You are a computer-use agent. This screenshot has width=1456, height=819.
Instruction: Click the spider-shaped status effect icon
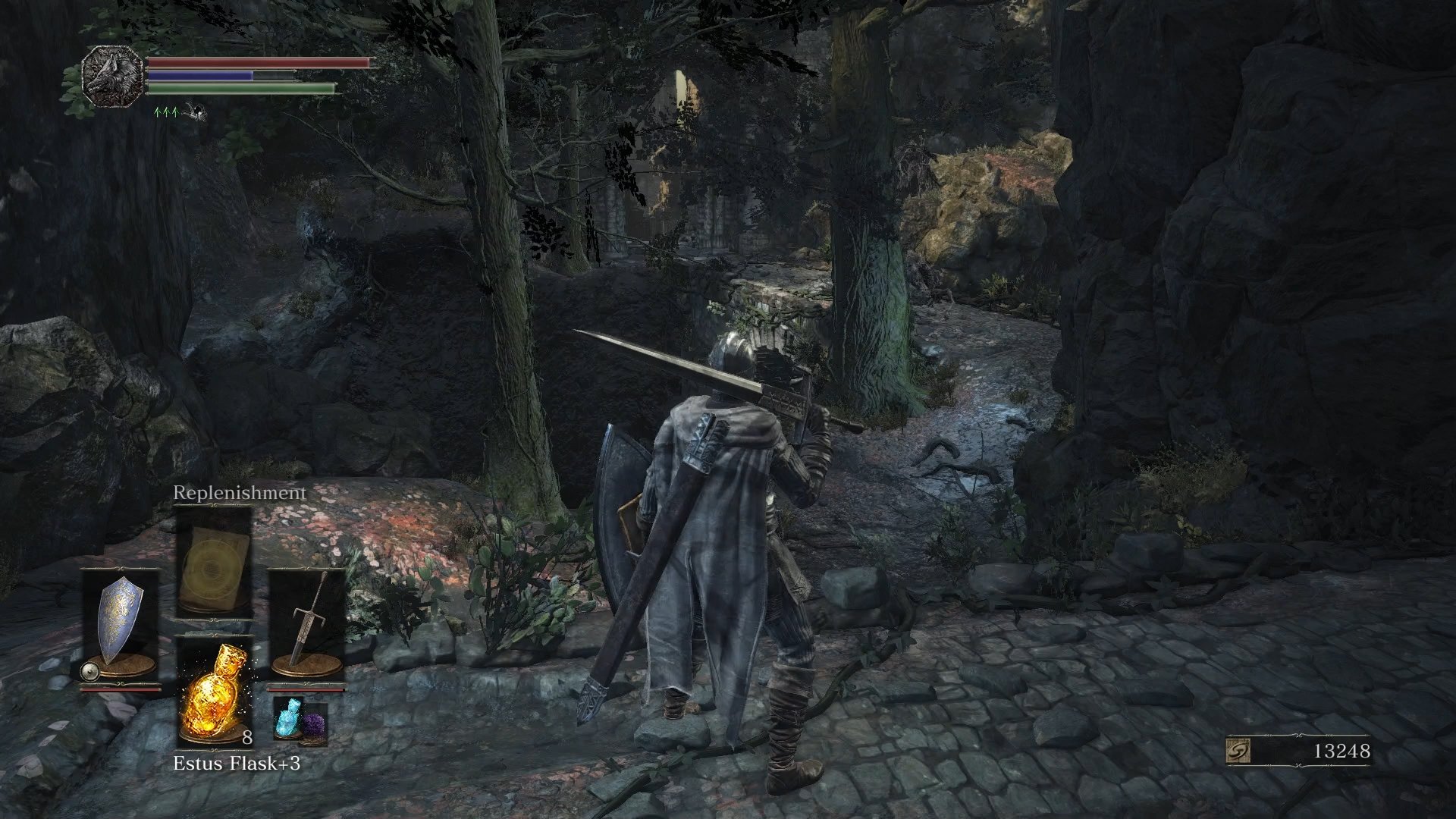pos(196,114)
